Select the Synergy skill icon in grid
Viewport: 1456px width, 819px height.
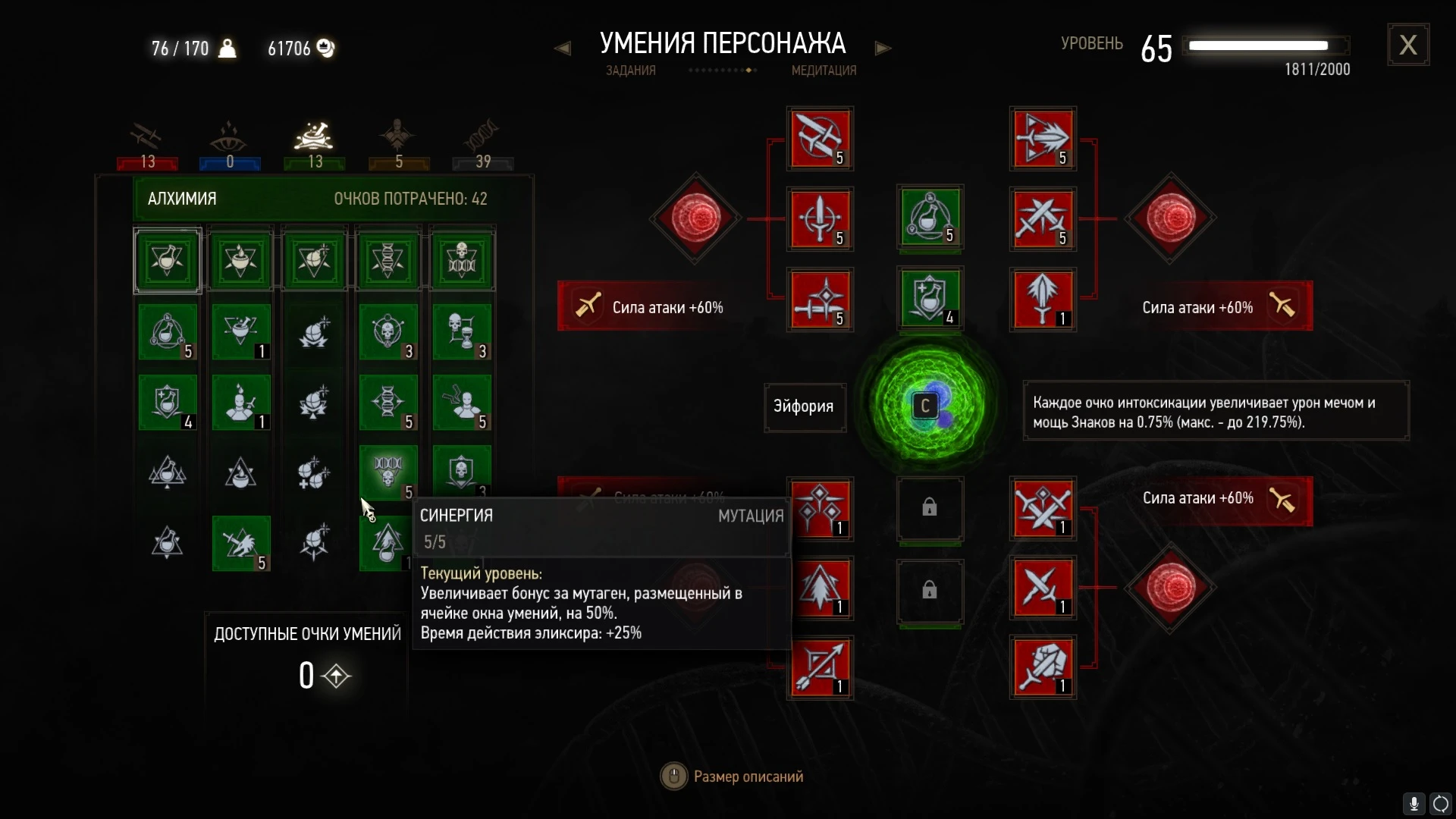pyautogui.click(x=388, y=472)
